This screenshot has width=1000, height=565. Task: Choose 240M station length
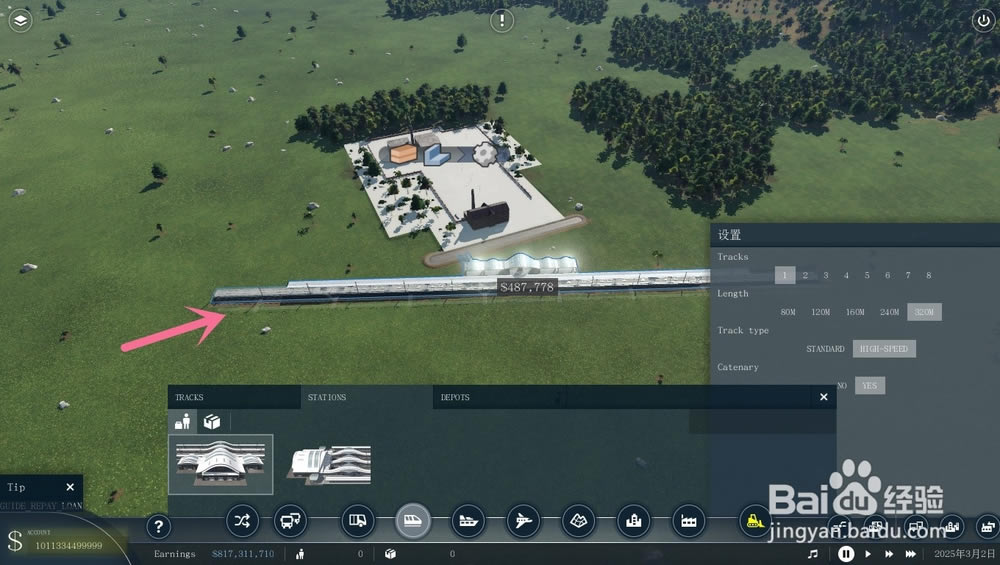point(889,312)
